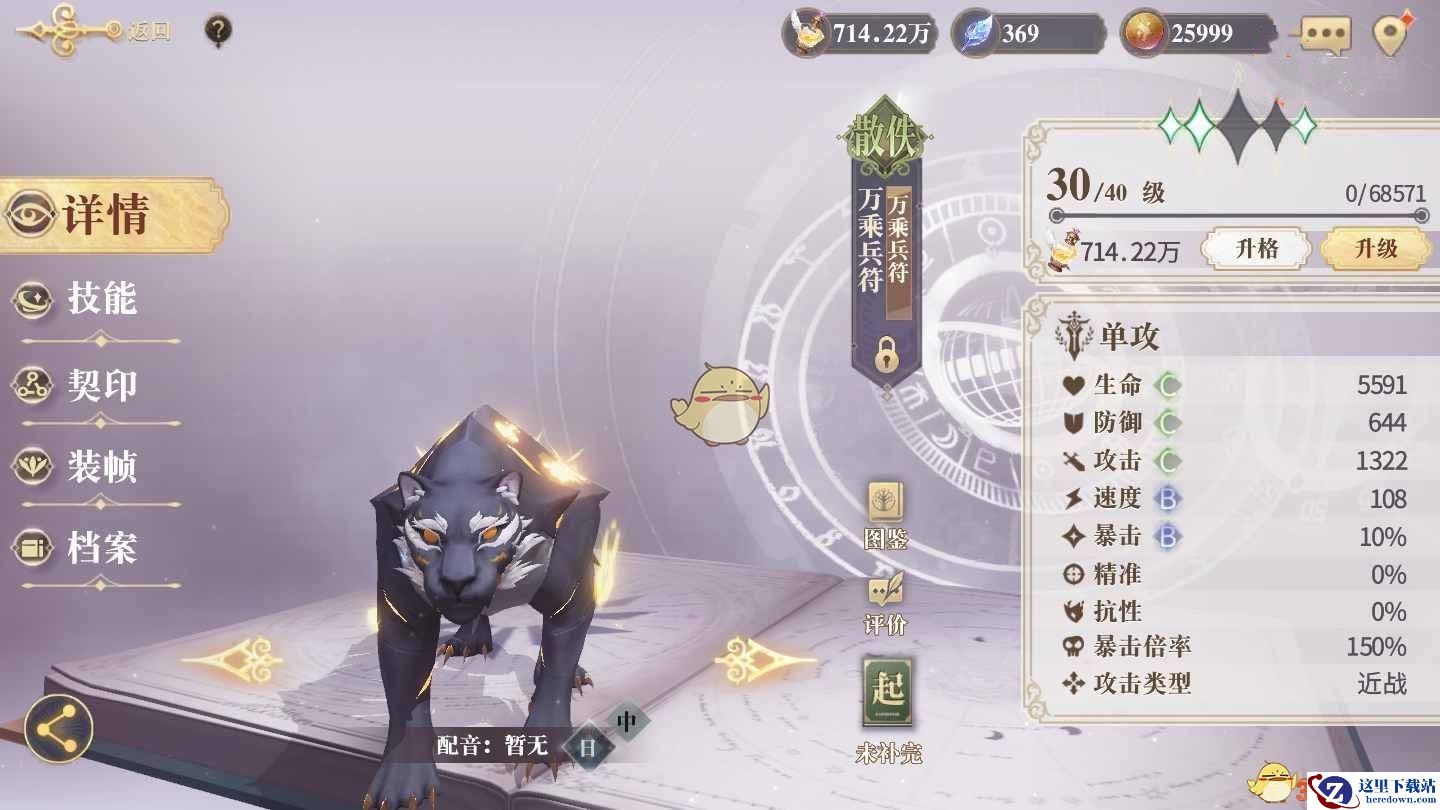Open the map pin icon

pyautogui.click(x=1391, y=35)
